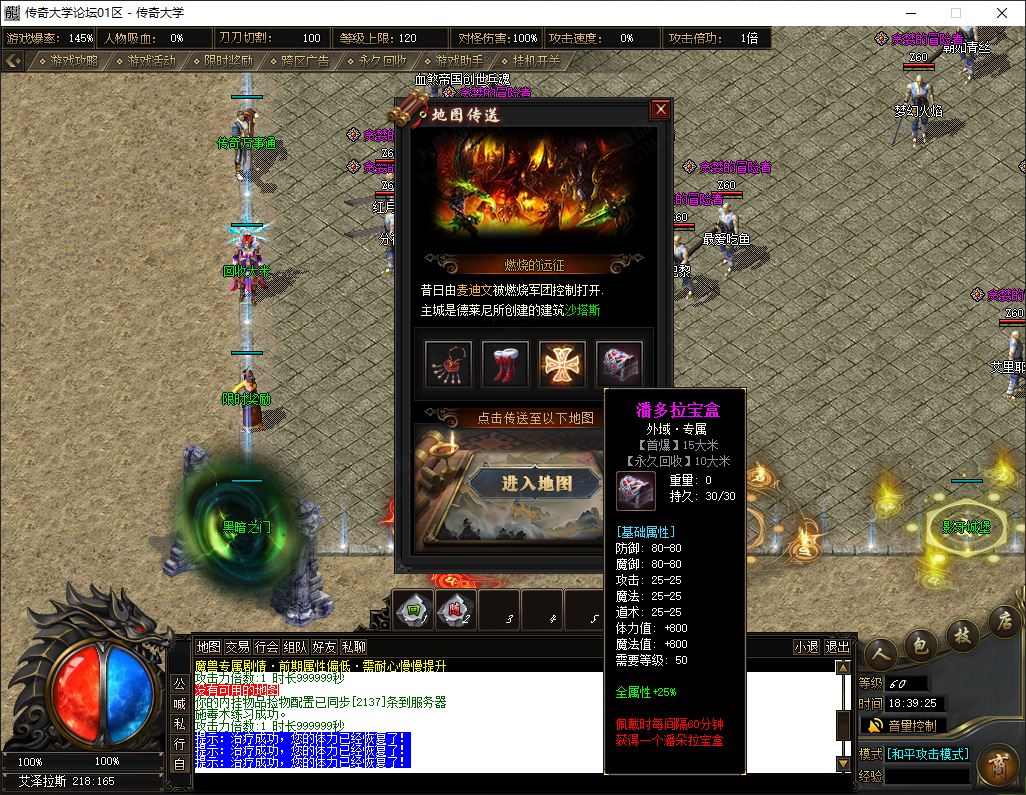The height and width of the screenshot is (795, 1026).
Task: Toggle the 挂机开关 auto-play switch
Action: coord(531,61)
